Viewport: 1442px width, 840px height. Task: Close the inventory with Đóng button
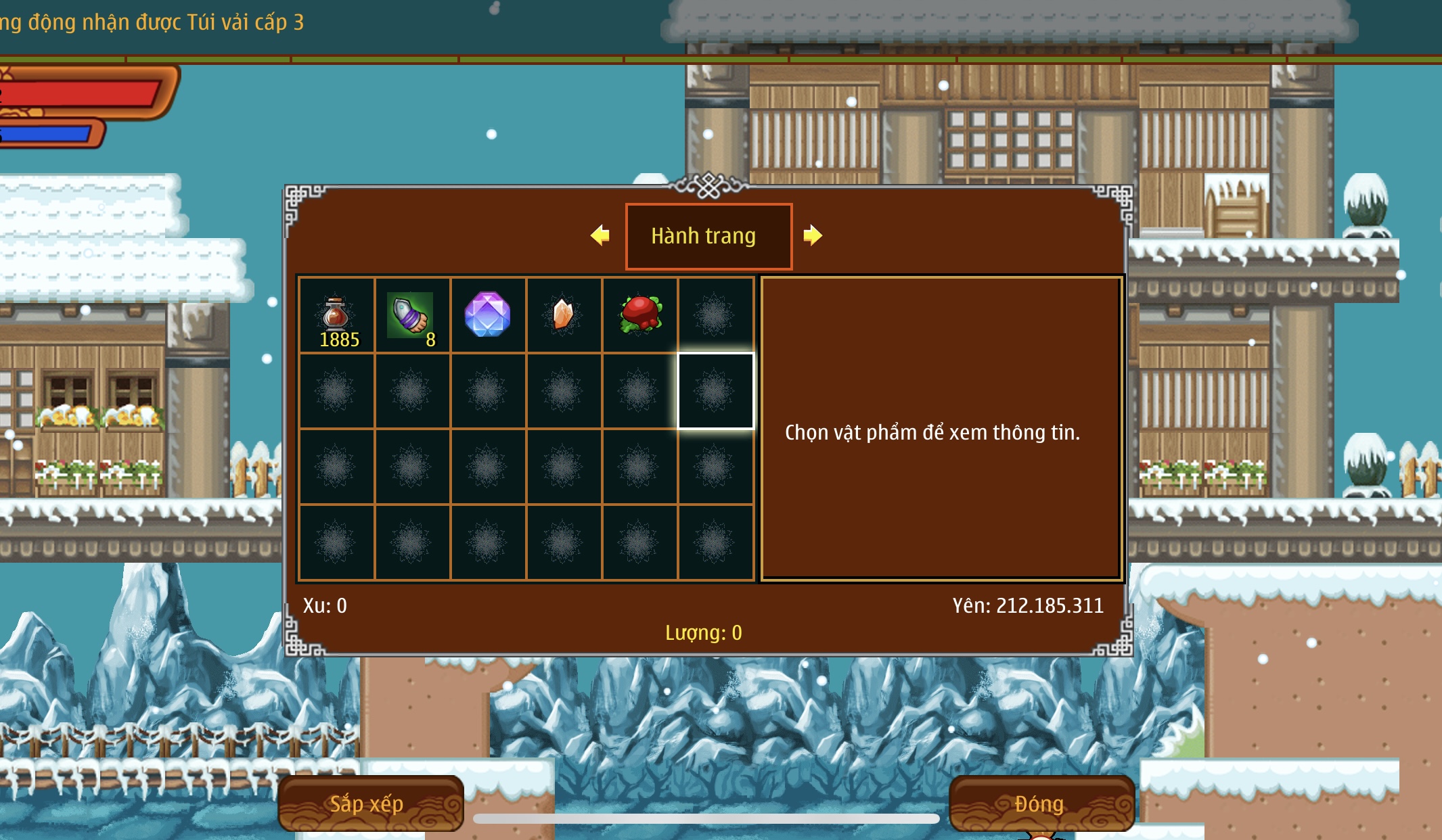pos(1041,803)
